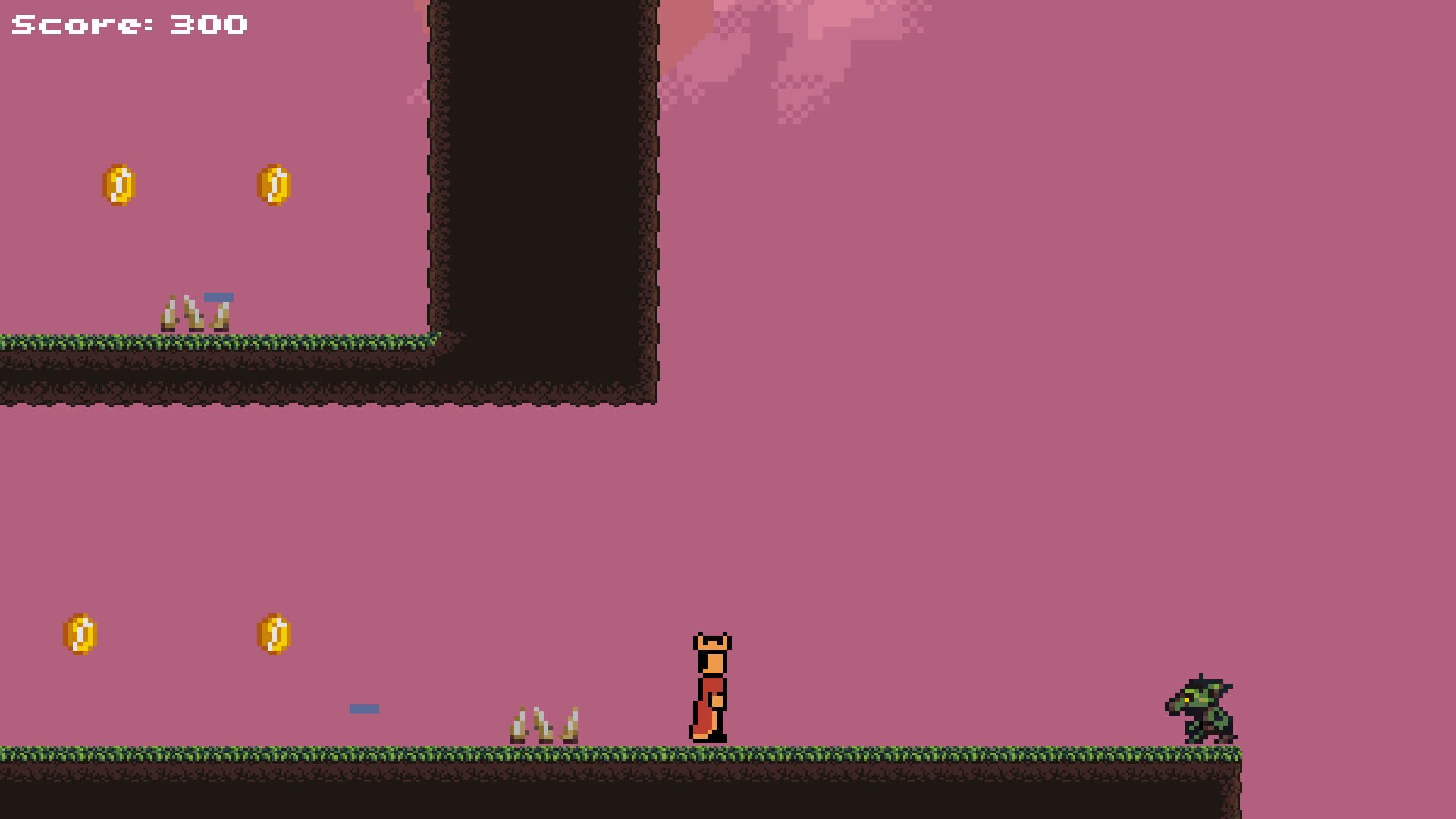The image size is (1456, 819).
Task: Click the second coin on the upper left
Action: tap(275, 184)
